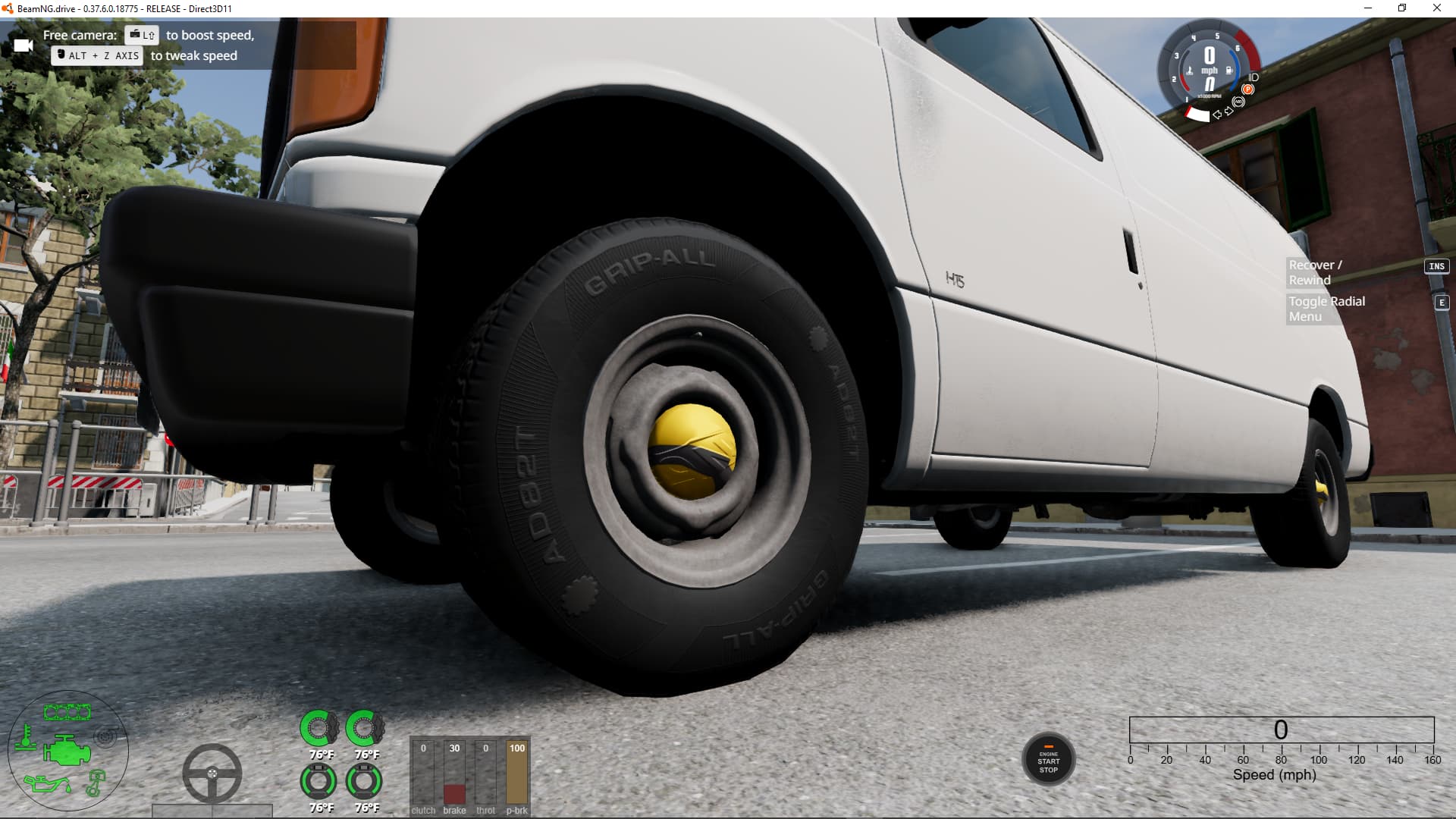The width and height of the screenshot is (1456, 819).
Task: Click the brake pedal input bar
Action: tap(454, 775)
